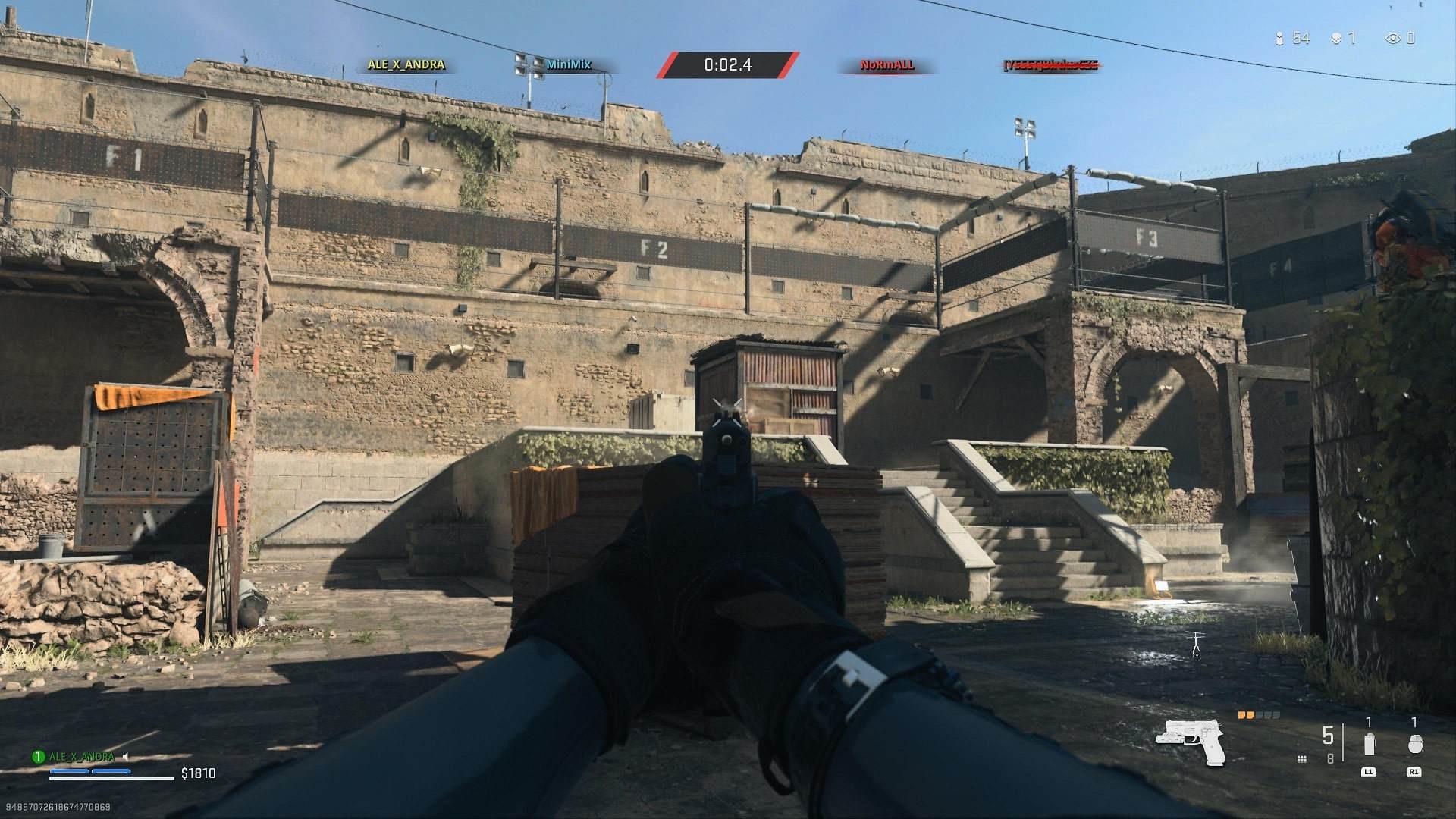
Task: Select the crossed-out red enemy name tag
Action: (1051, 65)
